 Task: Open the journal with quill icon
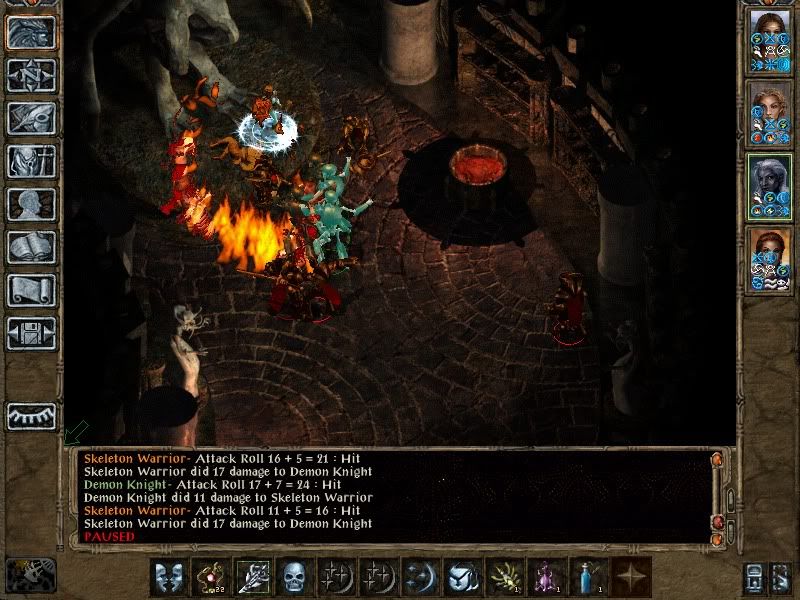tap(31, 117)
